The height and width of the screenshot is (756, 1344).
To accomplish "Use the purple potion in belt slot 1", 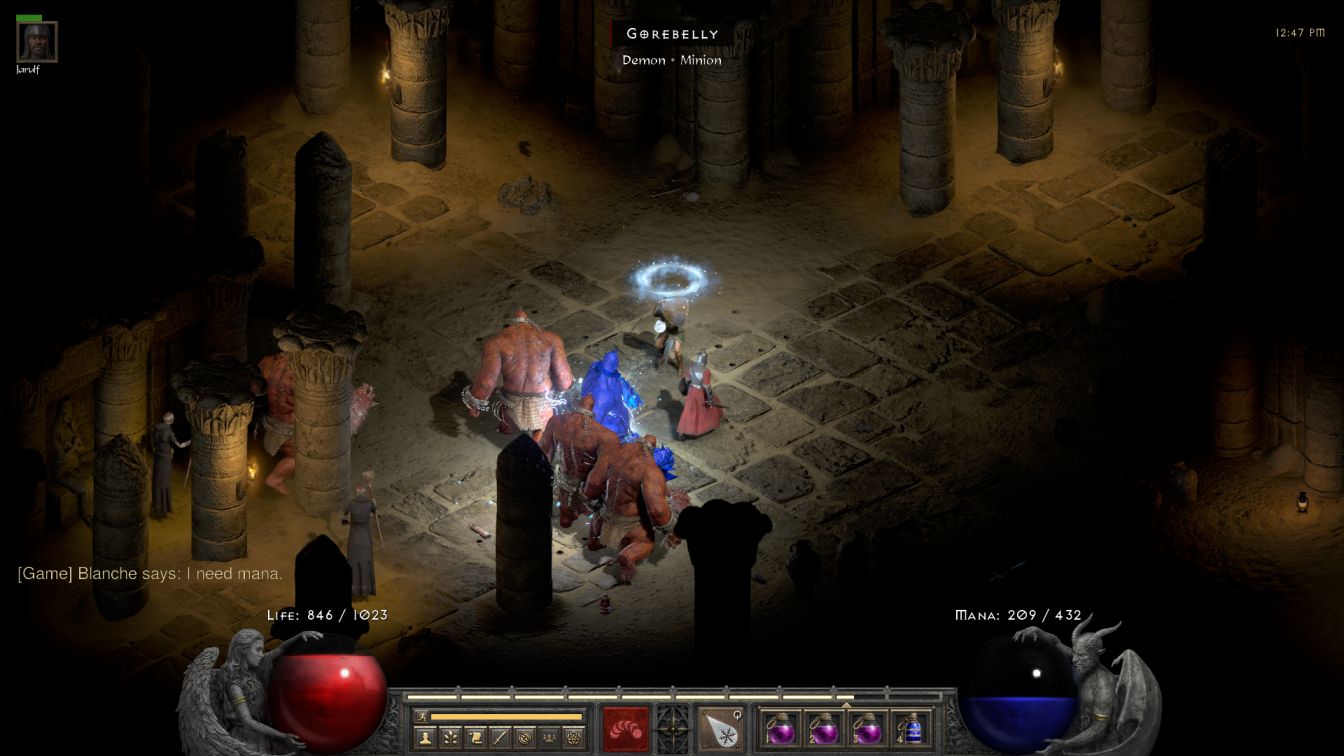I will tap(780, 728).
